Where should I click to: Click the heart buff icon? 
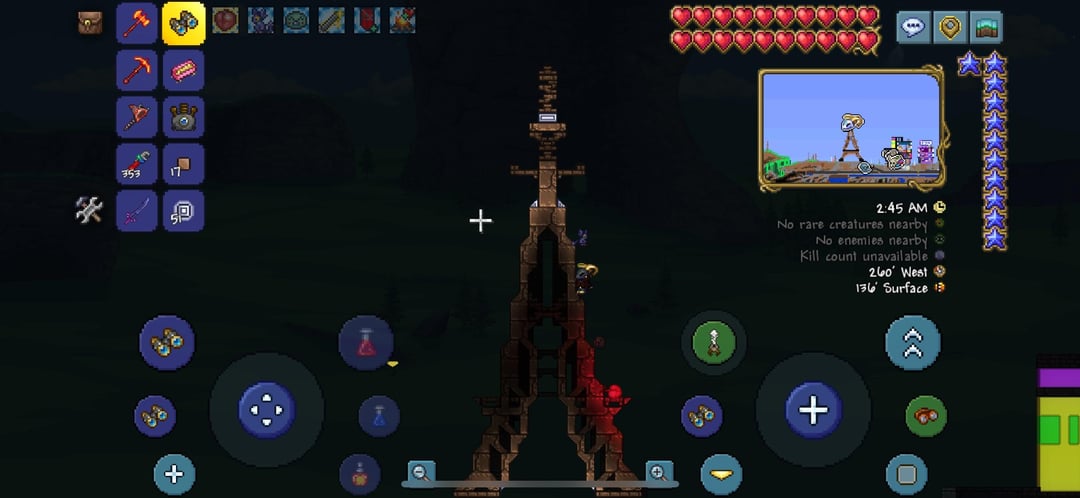click(225, 20)
